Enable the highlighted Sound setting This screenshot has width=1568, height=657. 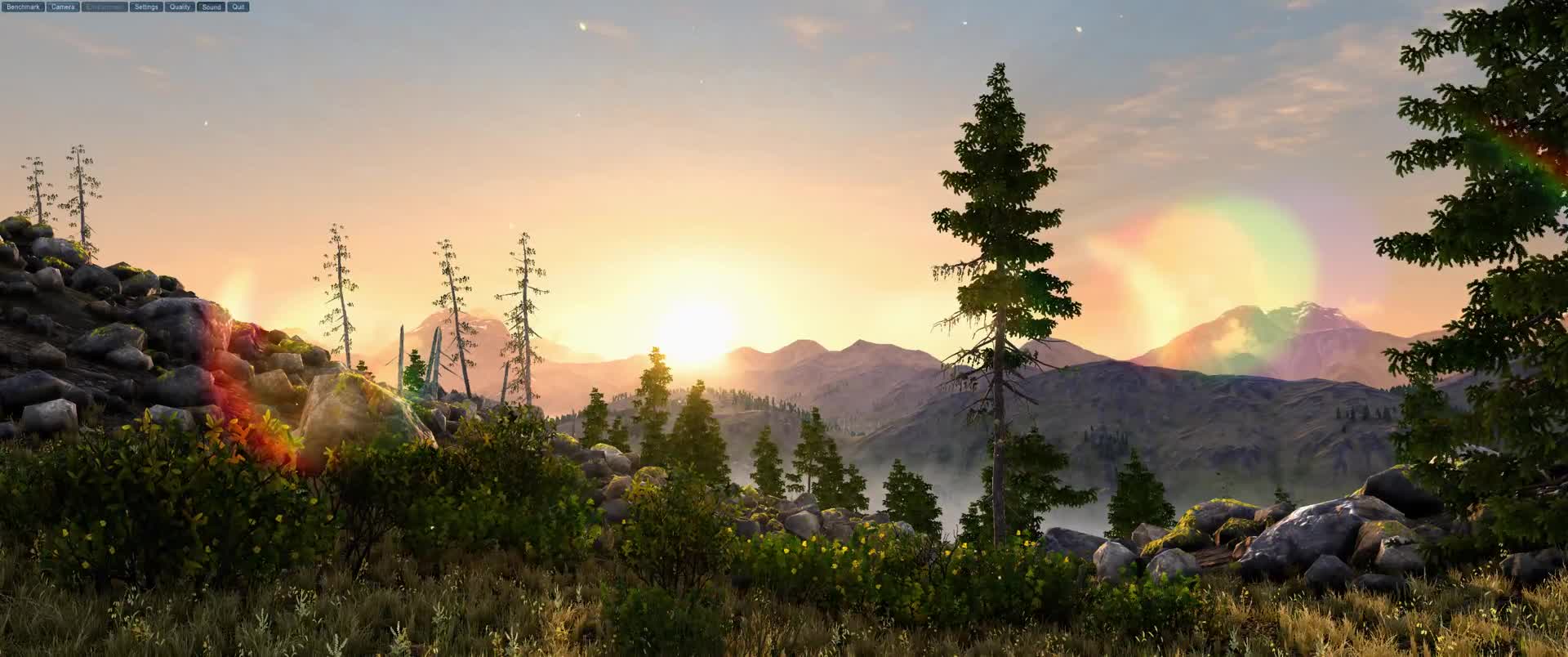(210, 6)
